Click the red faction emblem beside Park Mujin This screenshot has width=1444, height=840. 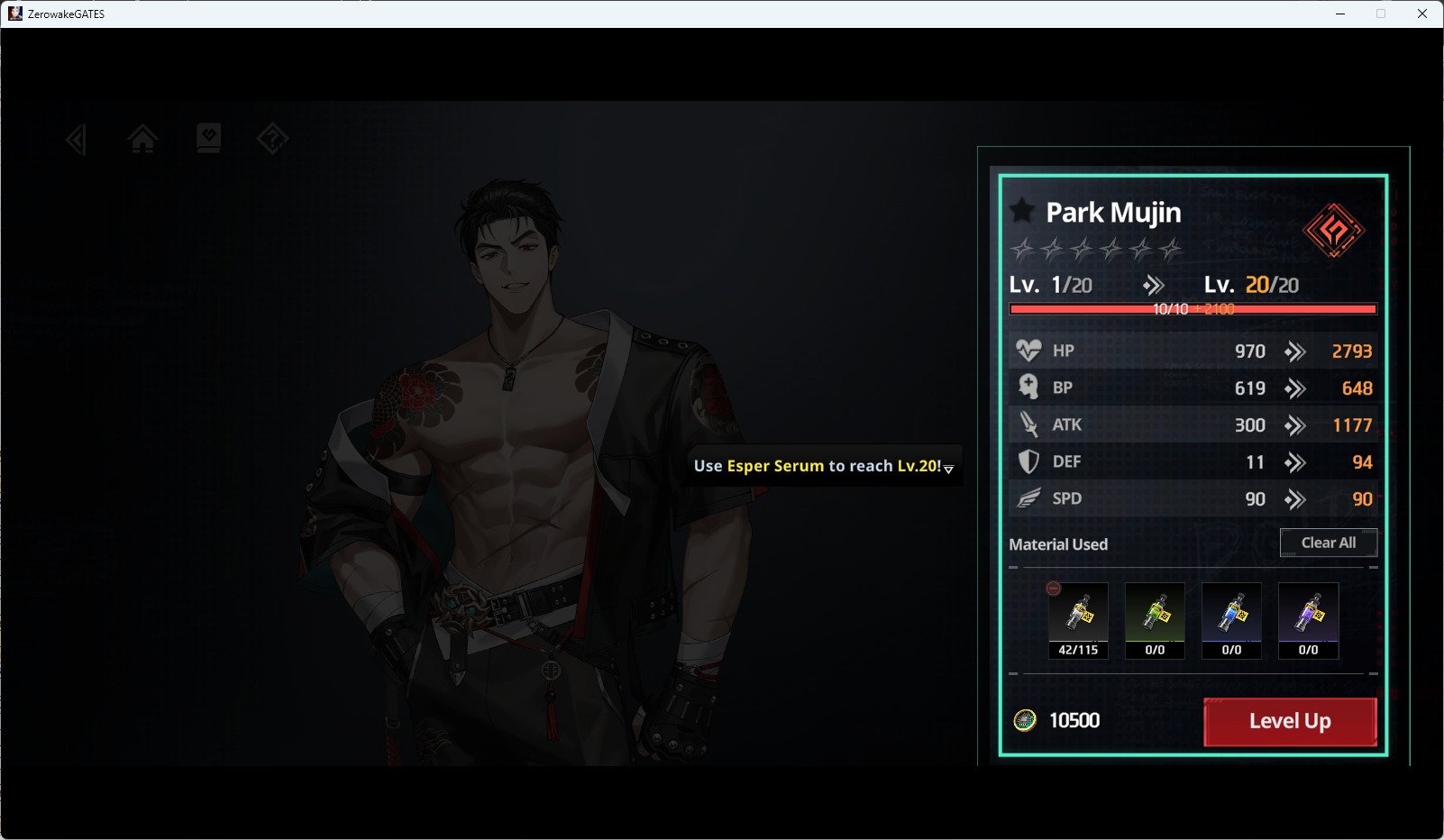1333,231
